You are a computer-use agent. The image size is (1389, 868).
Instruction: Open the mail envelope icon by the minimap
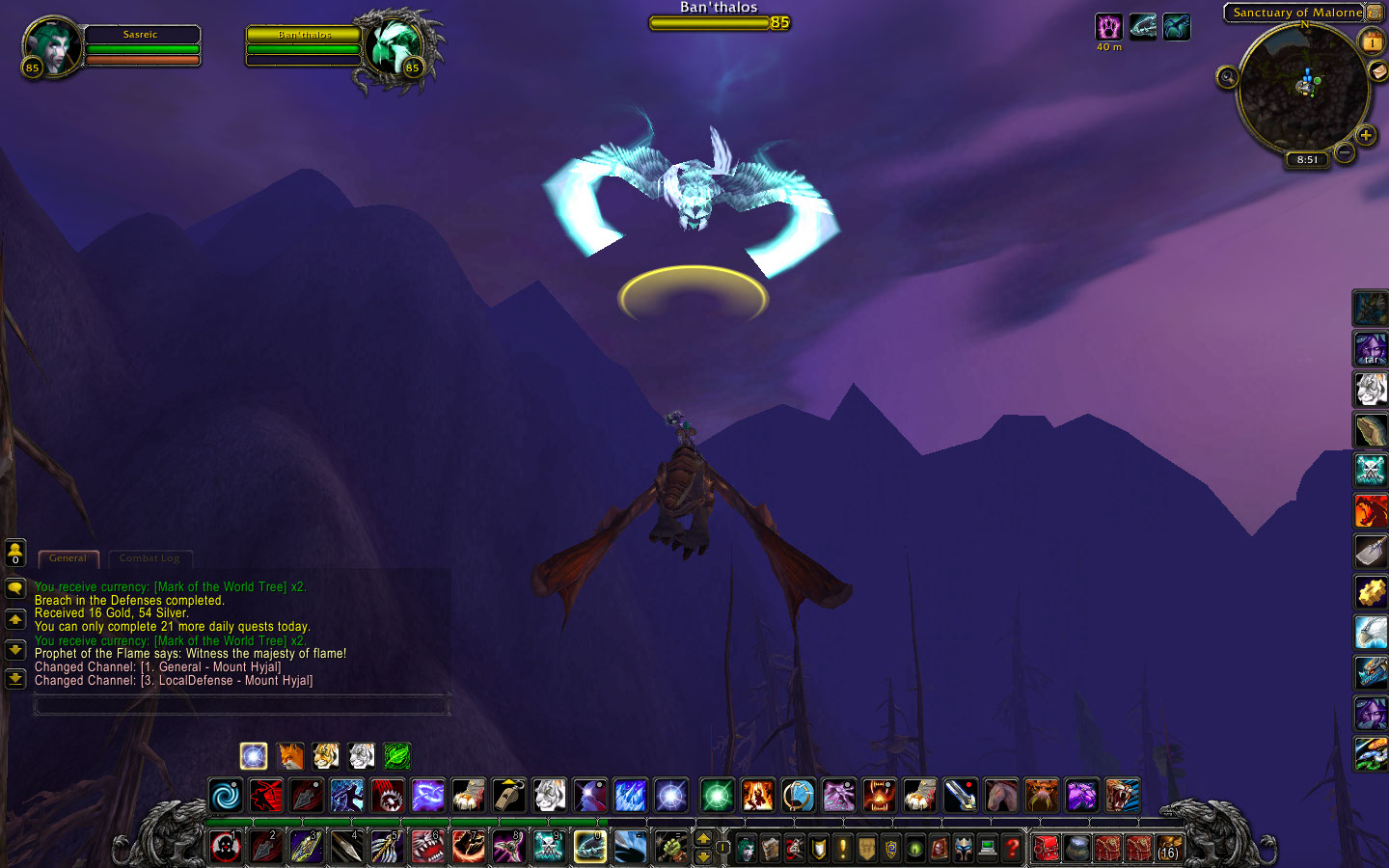tap(1378, 72)
